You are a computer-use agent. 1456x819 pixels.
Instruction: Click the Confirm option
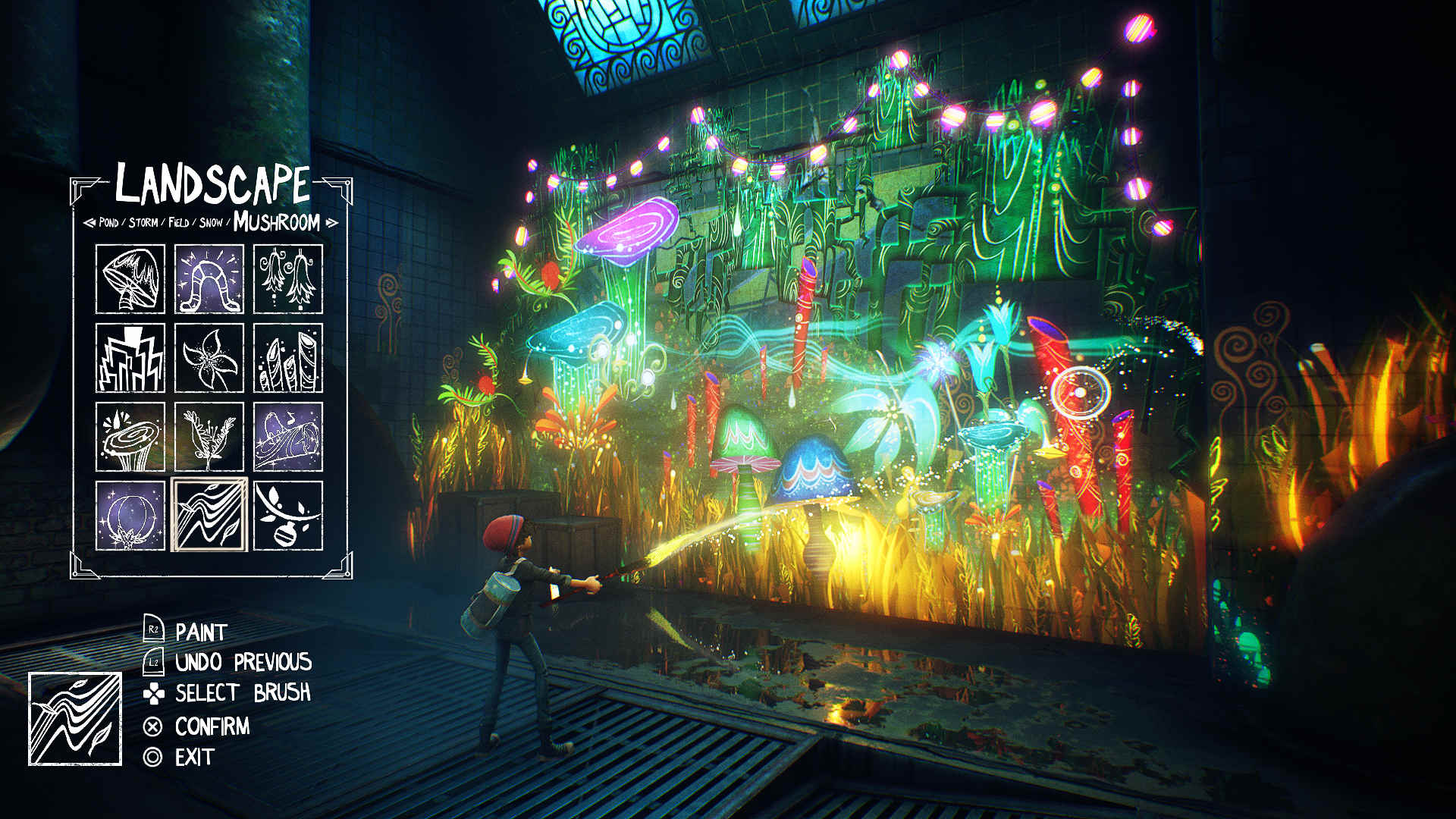(x=212, y=726)
